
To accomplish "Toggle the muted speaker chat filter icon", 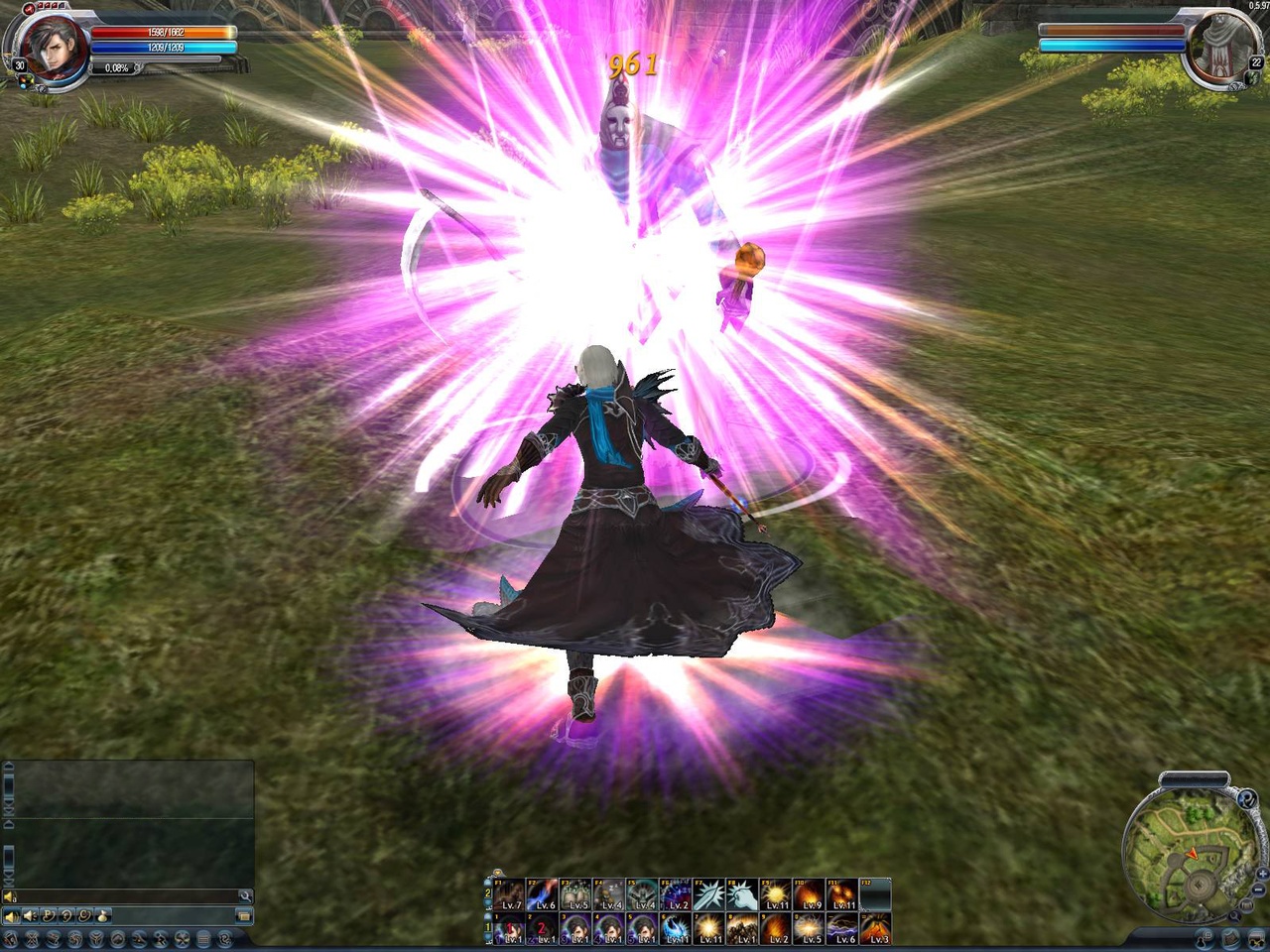I will pos(30,915).
